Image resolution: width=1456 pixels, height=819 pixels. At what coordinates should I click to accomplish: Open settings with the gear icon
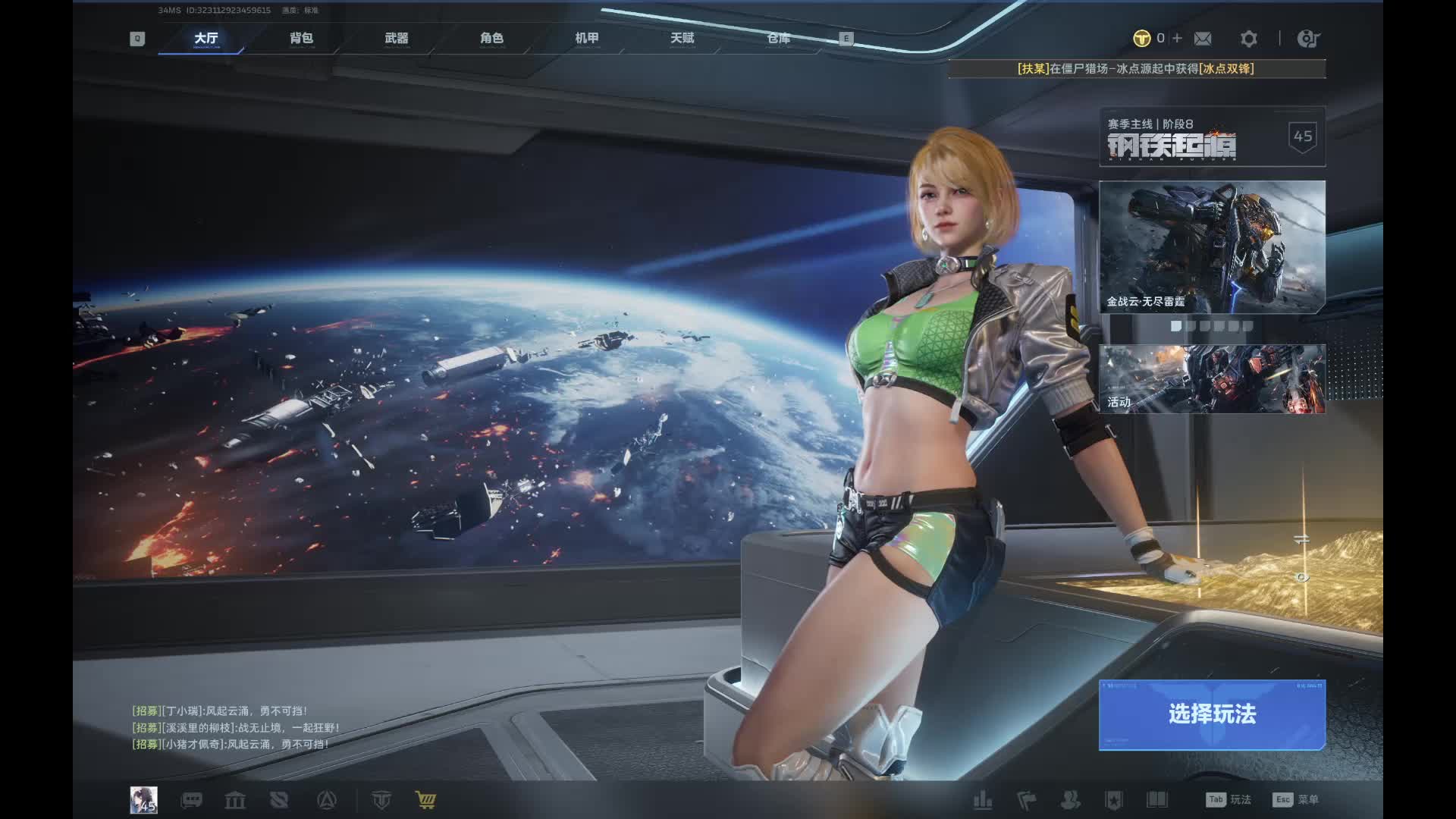point(1248,39)
